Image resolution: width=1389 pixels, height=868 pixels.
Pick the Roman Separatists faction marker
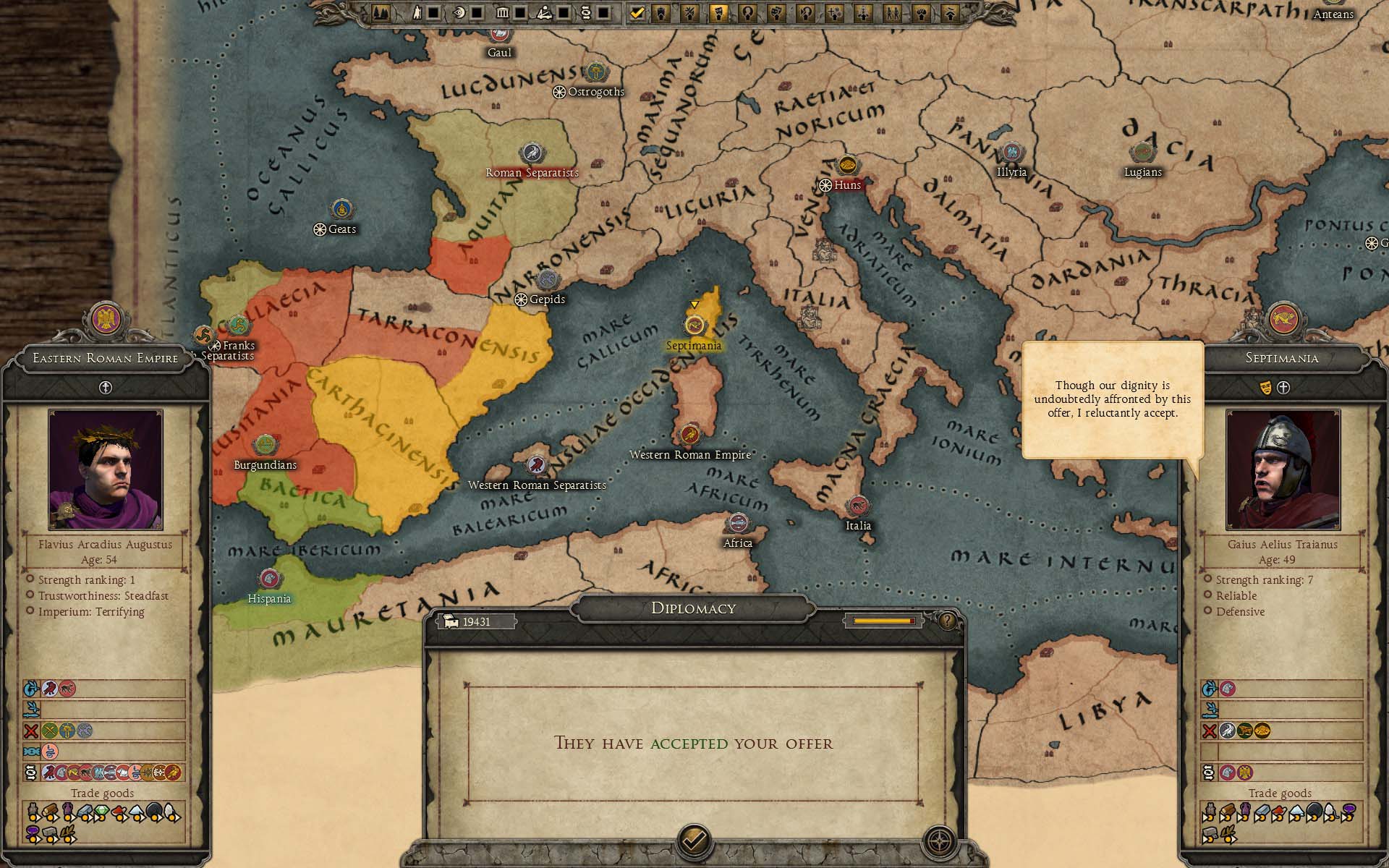click(532, 153)
